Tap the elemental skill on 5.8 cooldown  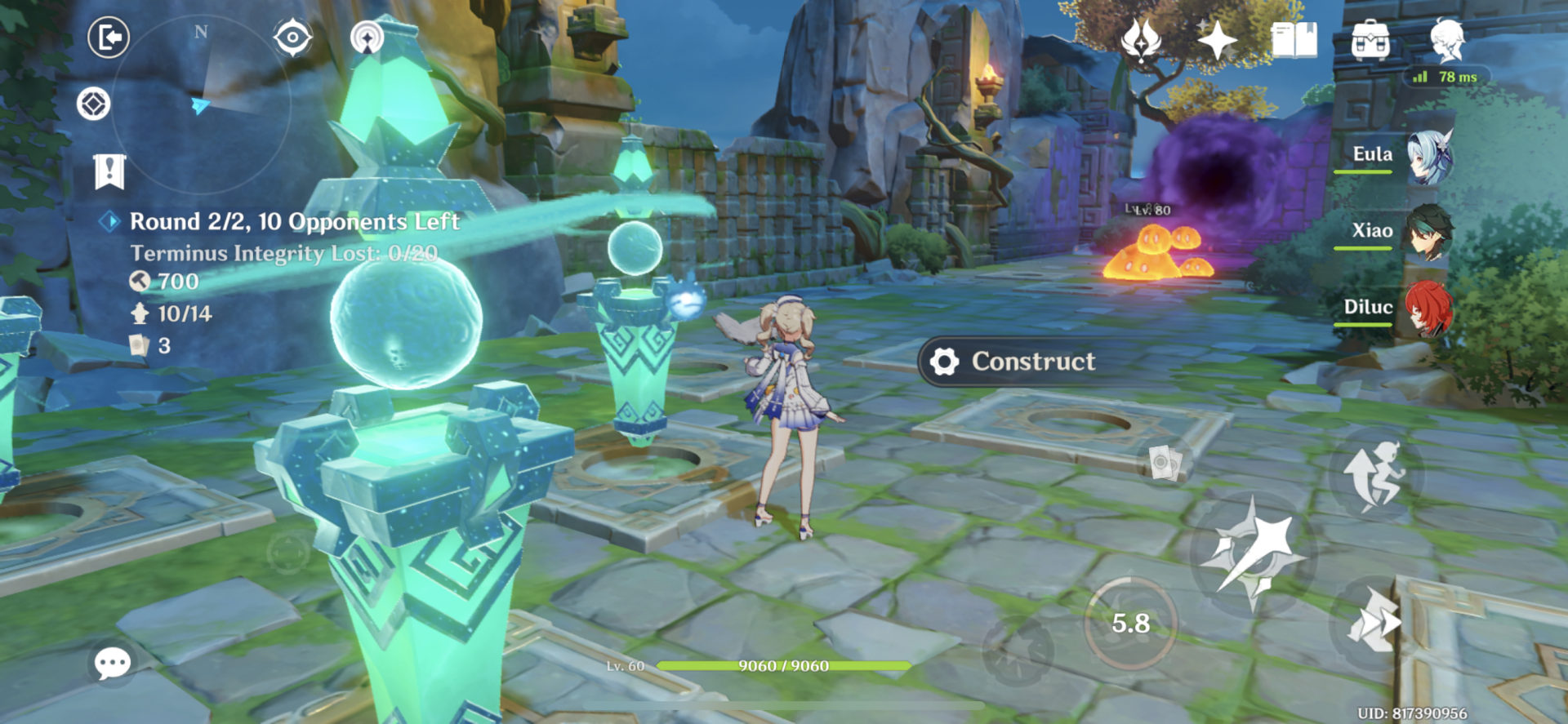pyautogui.click(x=1130, y=623)
